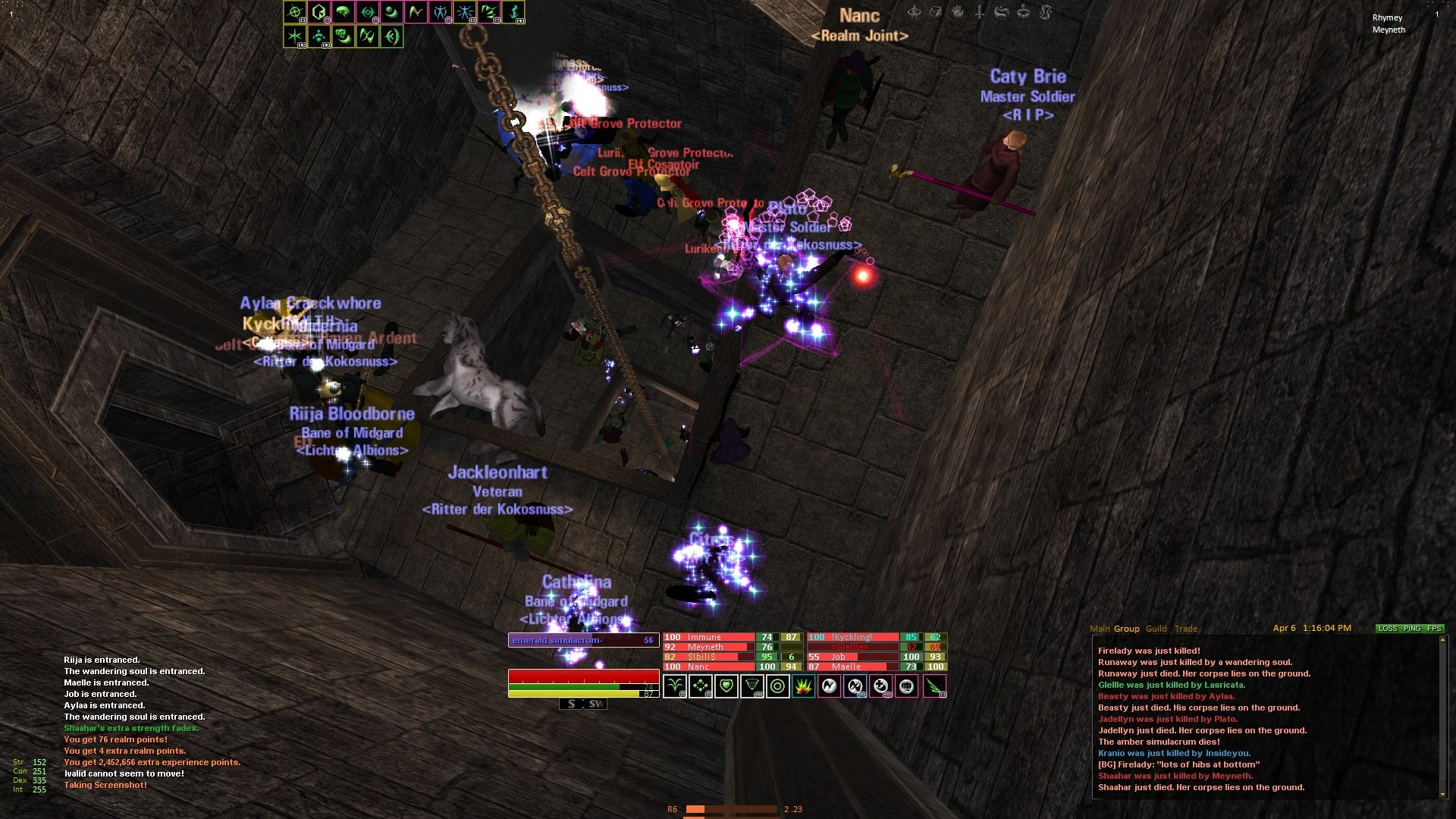Click the green hexagon buff icon

point(319,12)
